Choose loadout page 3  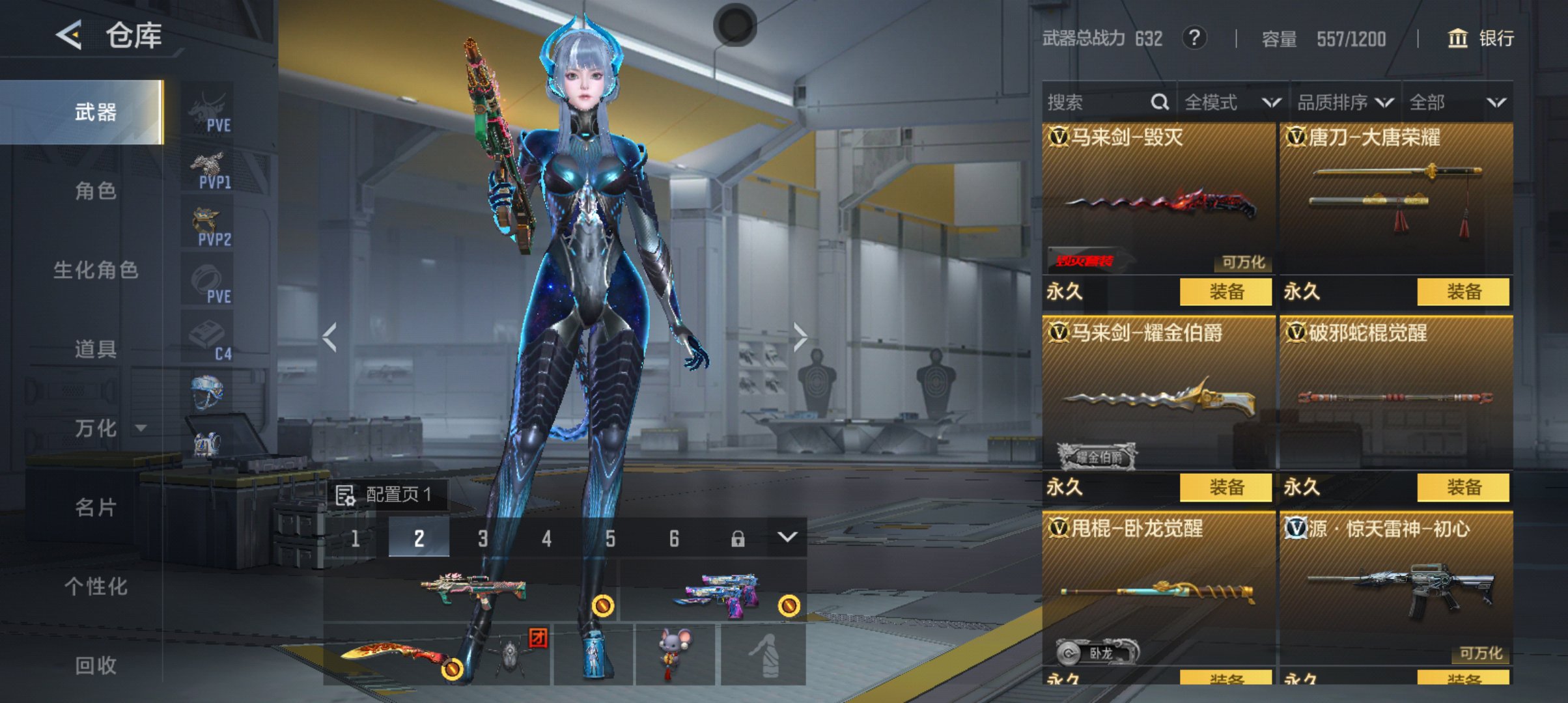point(483,538)
